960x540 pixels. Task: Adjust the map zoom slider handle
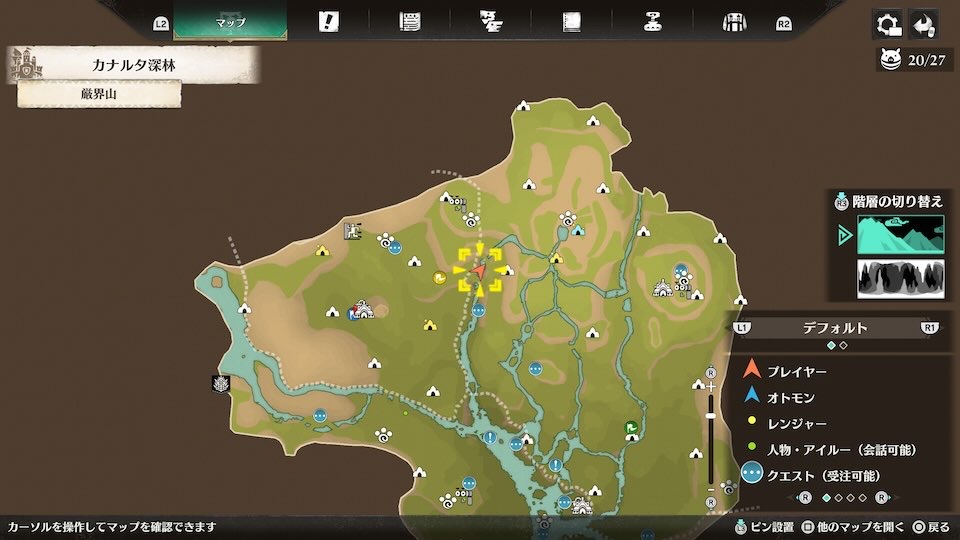click(x=711, y=415)
